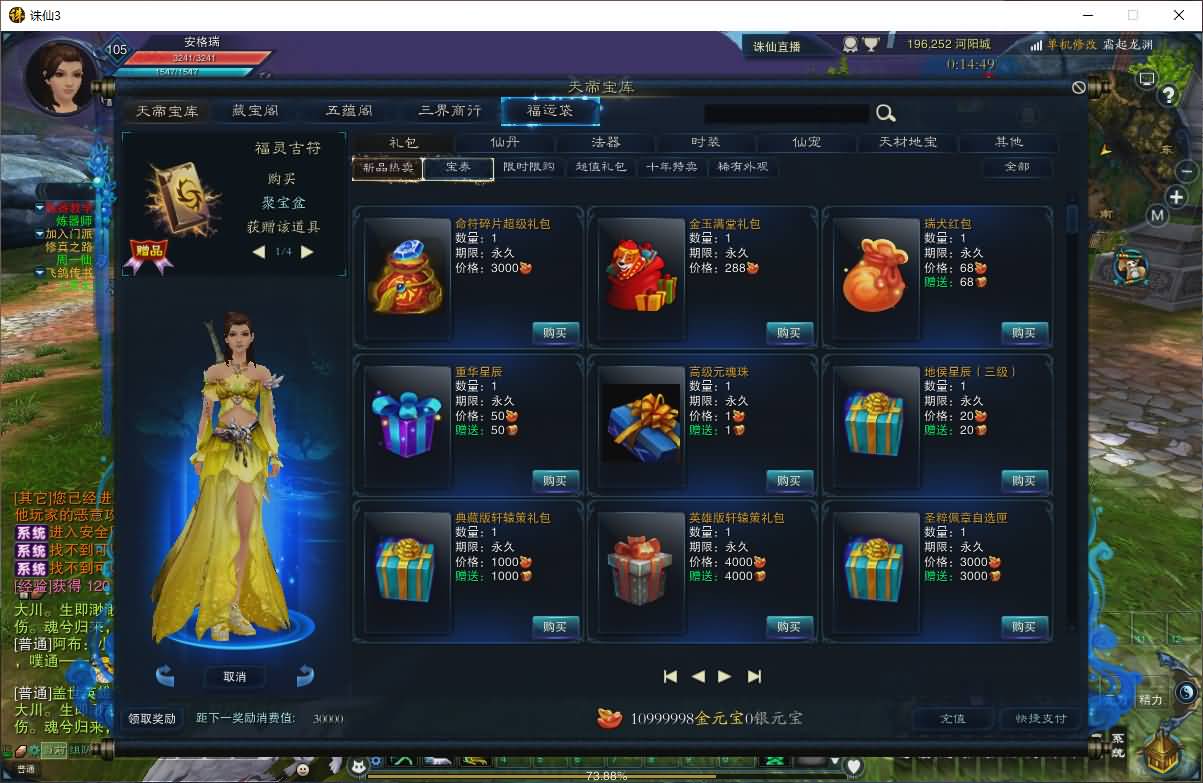Screen dimensions: 1203x783
Task: Select the 限时限购 filter
Action: point(528,167)
